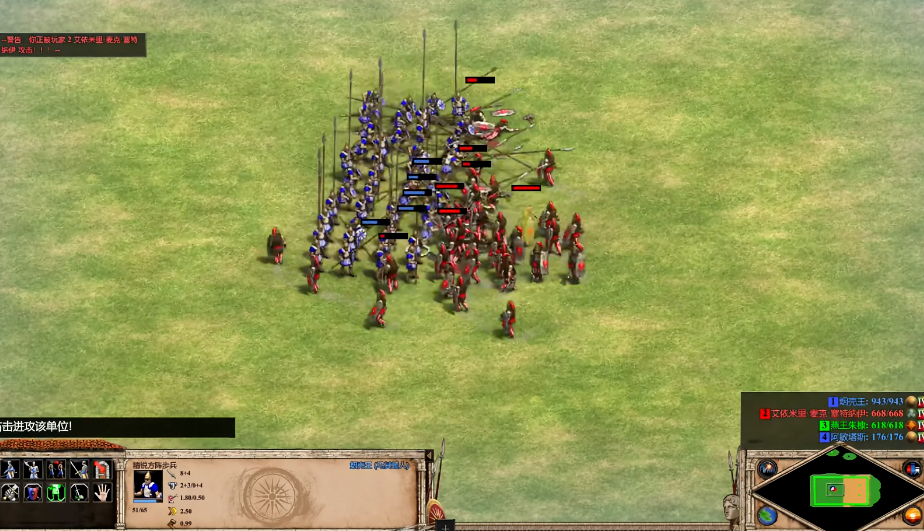Click the orange sunset button beside minimap
This screenshot has height=531, width=924.
[911, 515]
